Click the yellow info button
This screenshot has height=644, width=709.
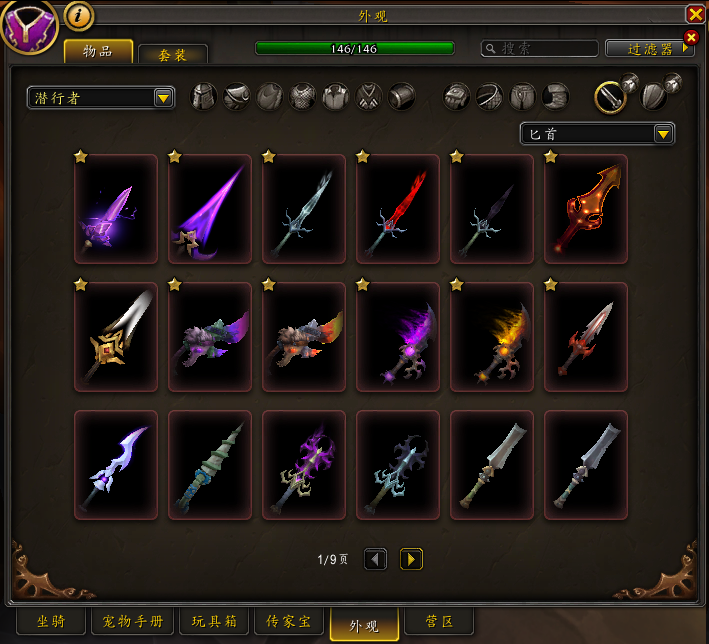pyautogui.click(x=79, y=15)
